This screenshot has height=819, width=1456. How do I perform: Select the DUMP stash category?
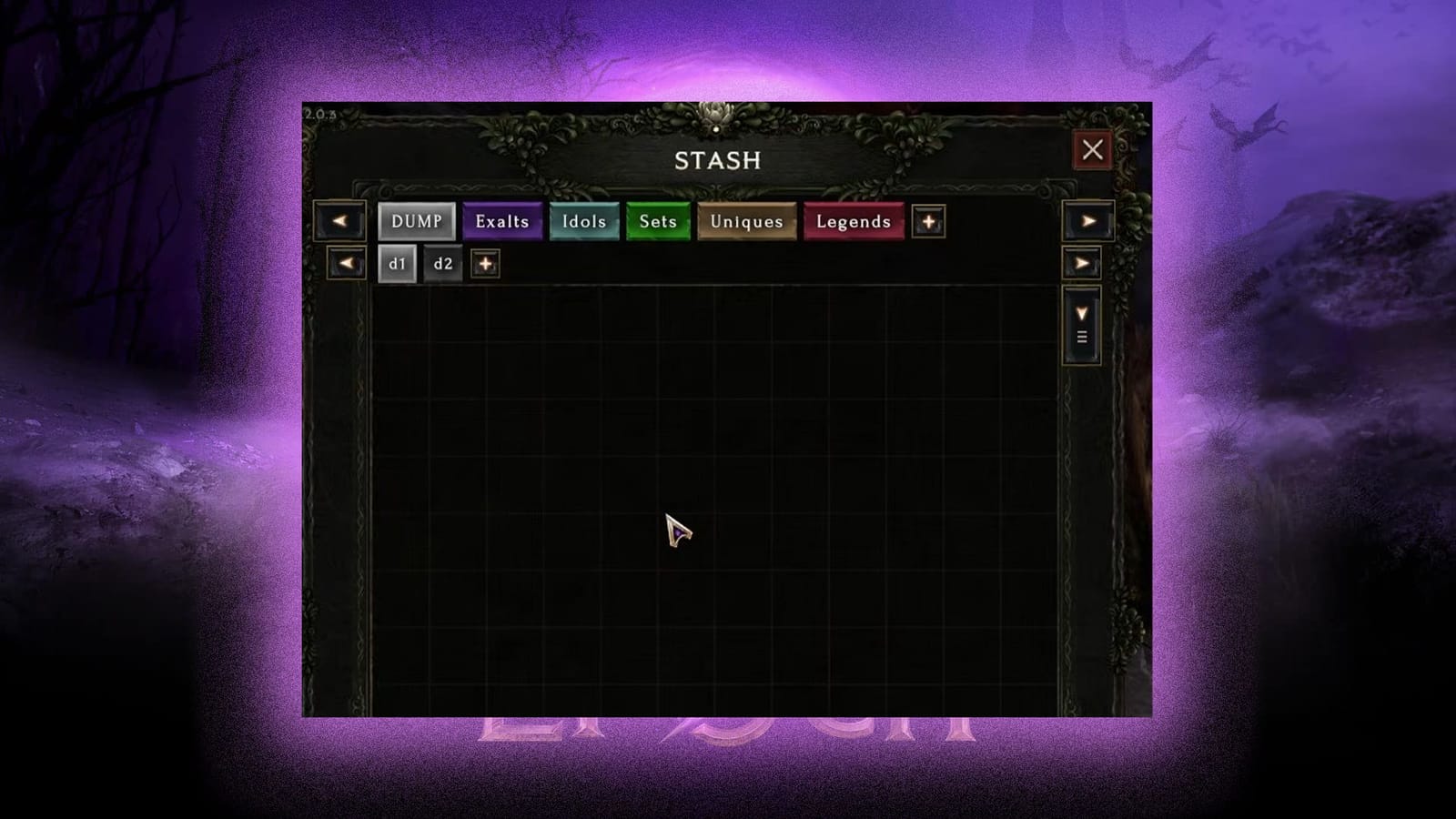coord(417,221)
